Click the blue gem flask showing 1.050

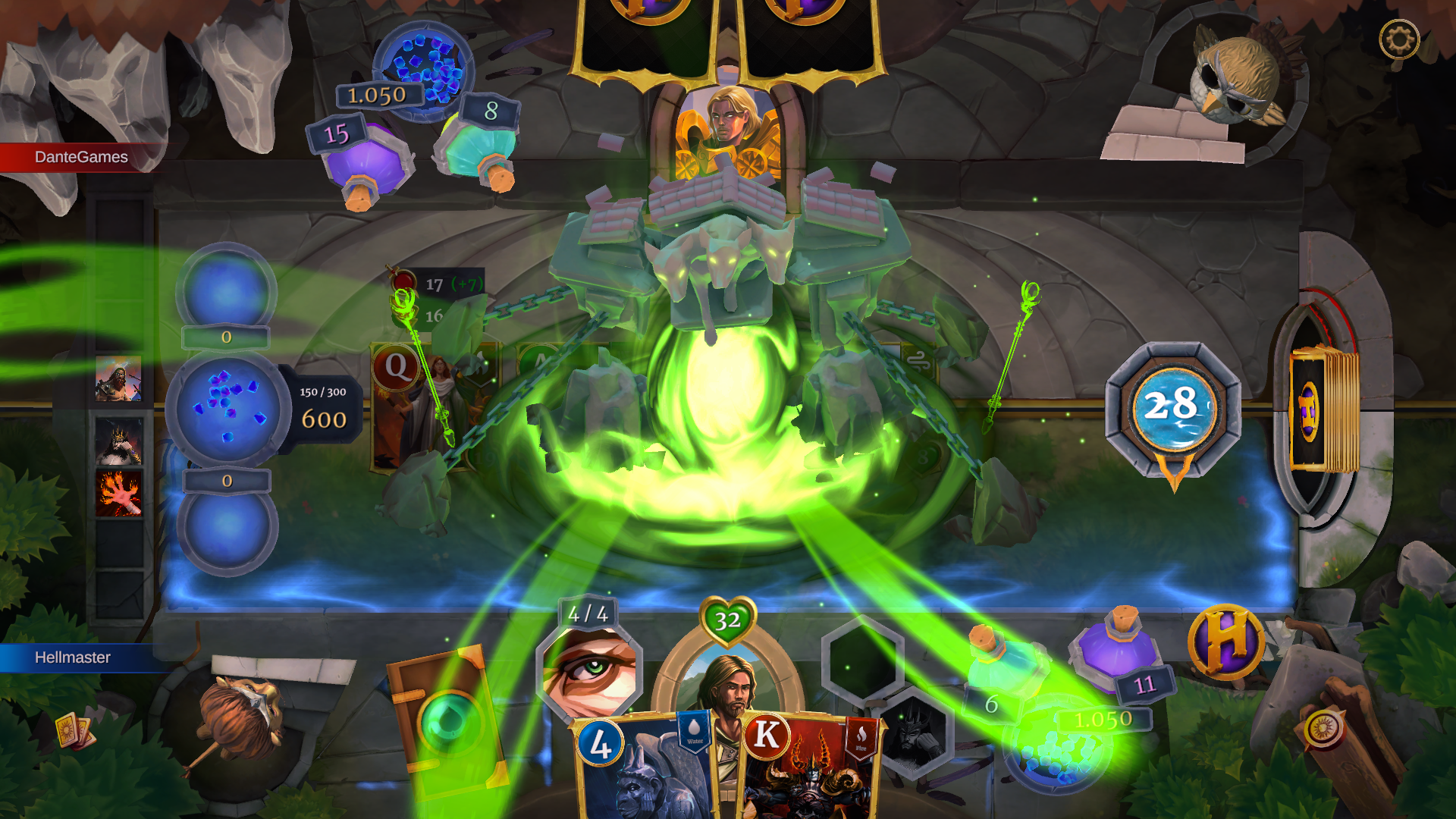point(422,68)
